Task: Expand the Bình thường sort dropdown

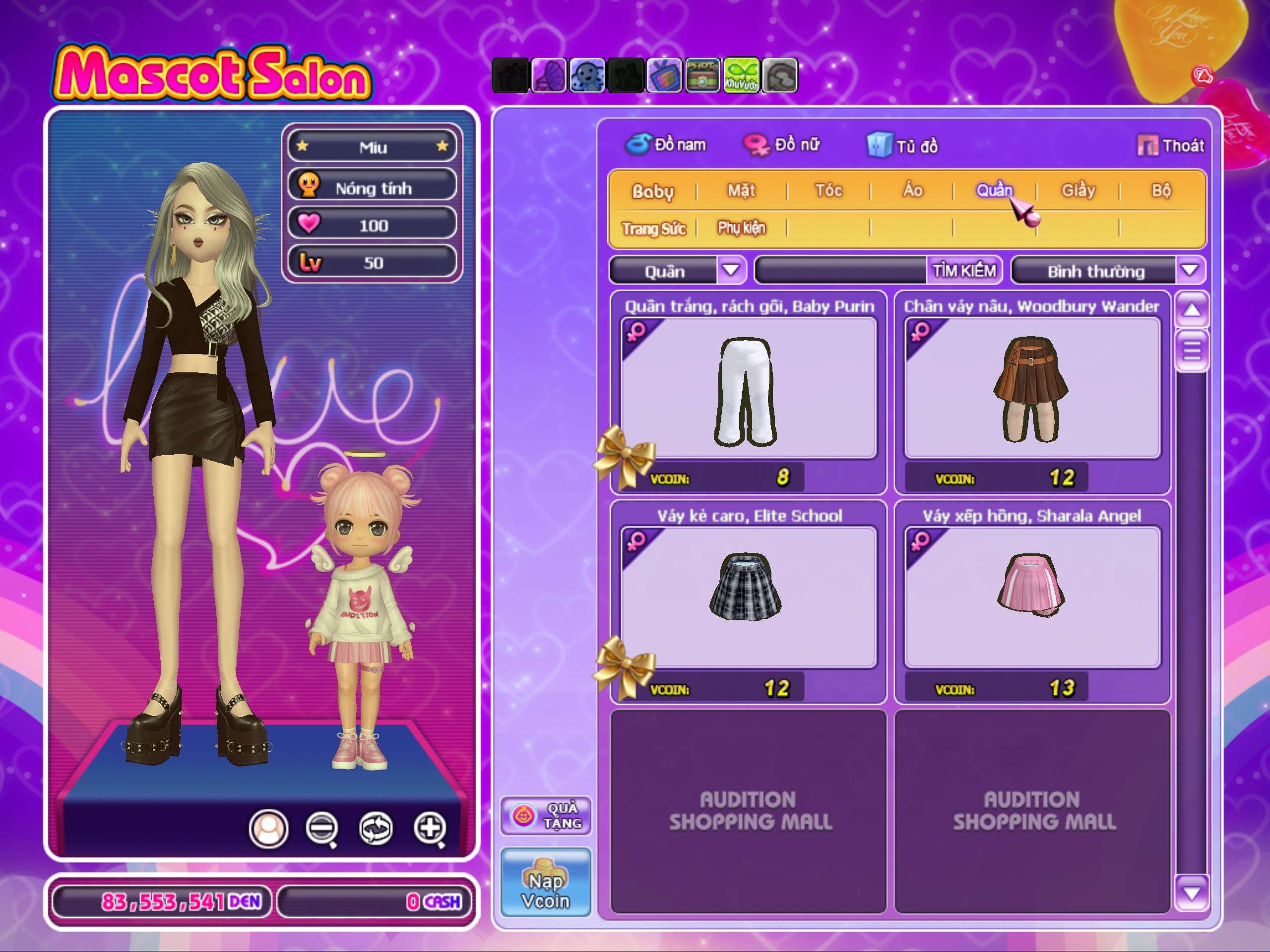Action: pos(1190,270)
